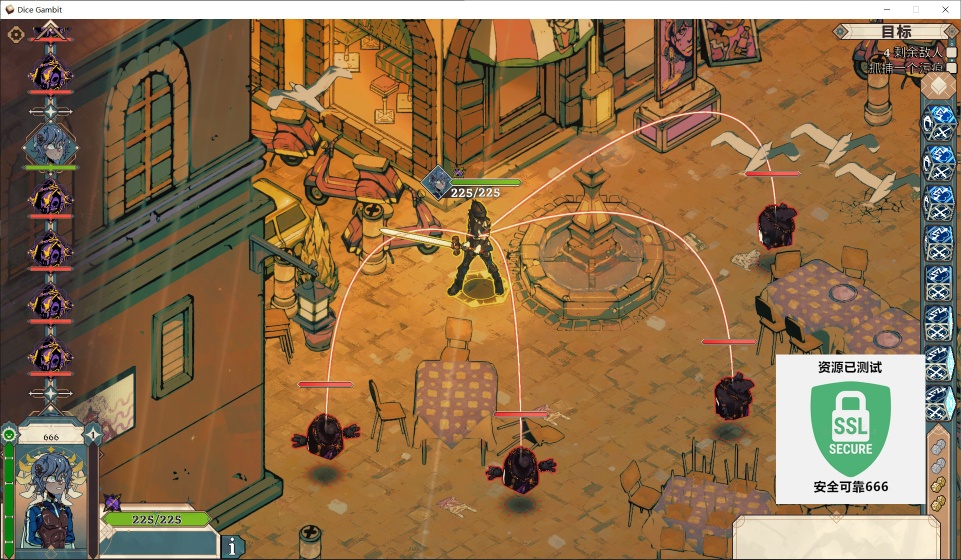Close the Dice Gambit window
This screenshot has width=961, height=560.
click(945, 9)
